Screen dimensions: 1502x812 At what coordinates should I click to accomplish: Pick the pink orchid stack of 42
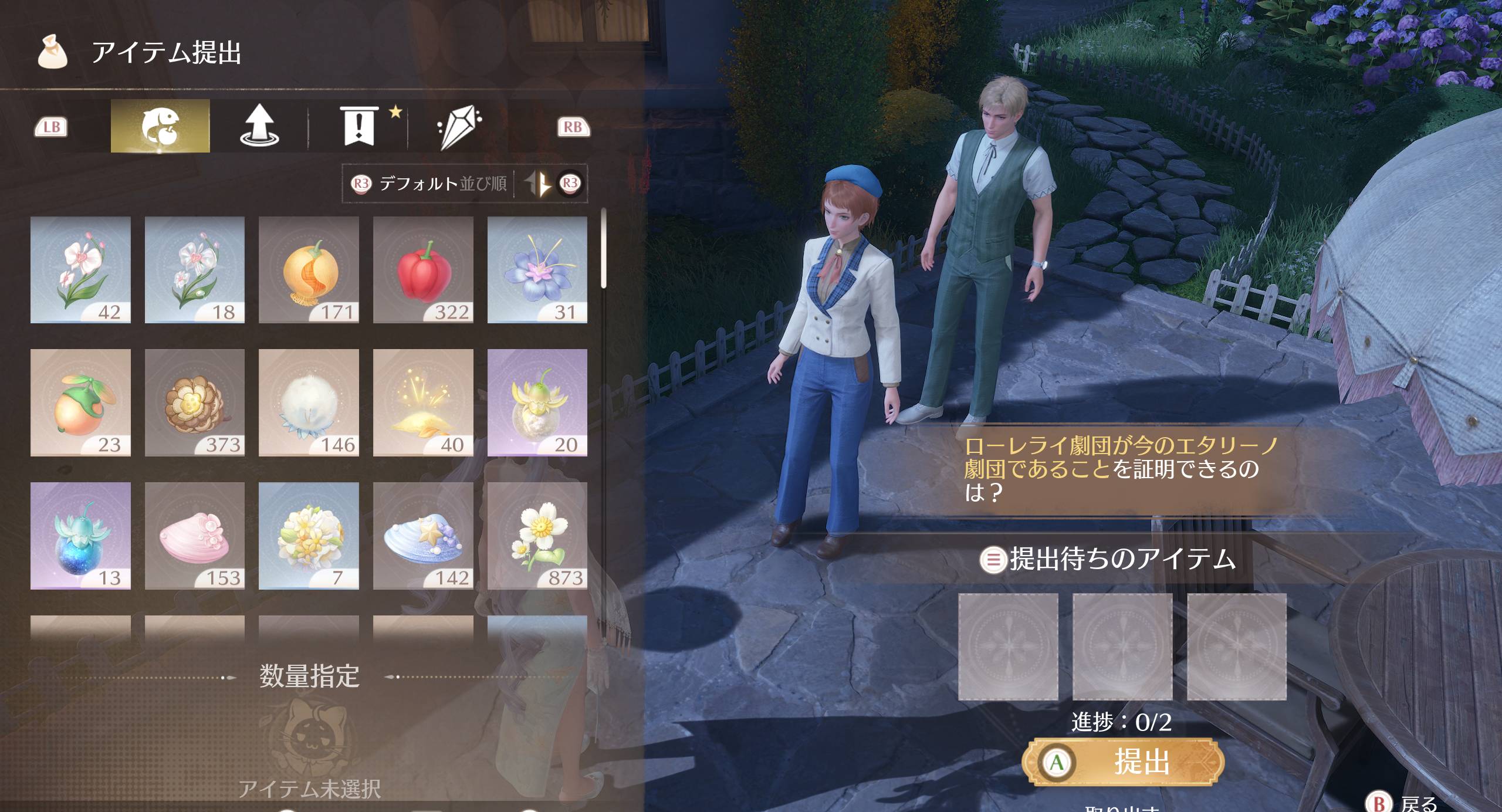[x=80, y=270]
